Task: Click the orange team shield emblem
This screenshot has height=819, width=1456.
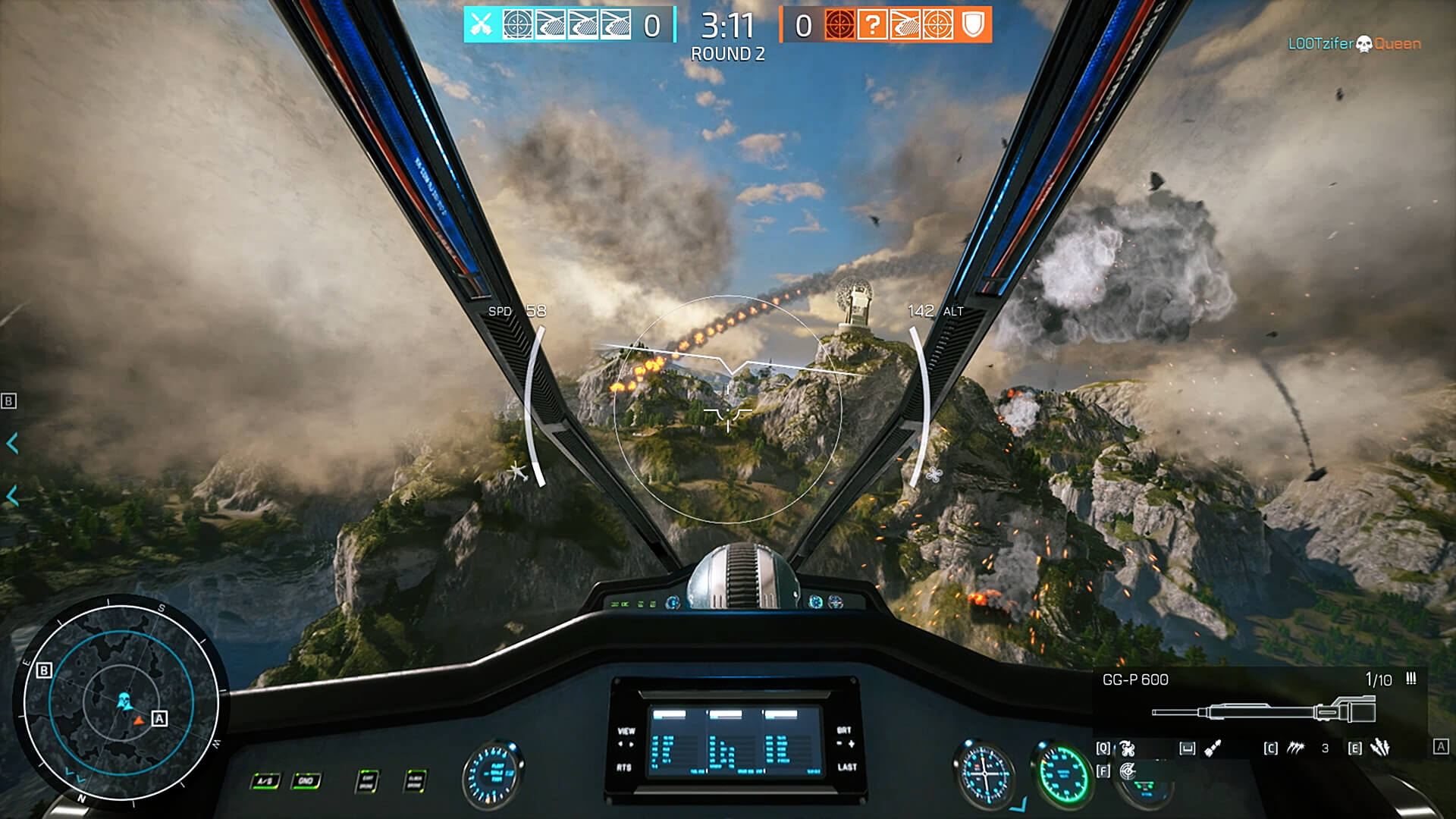Action: point(973,25)
